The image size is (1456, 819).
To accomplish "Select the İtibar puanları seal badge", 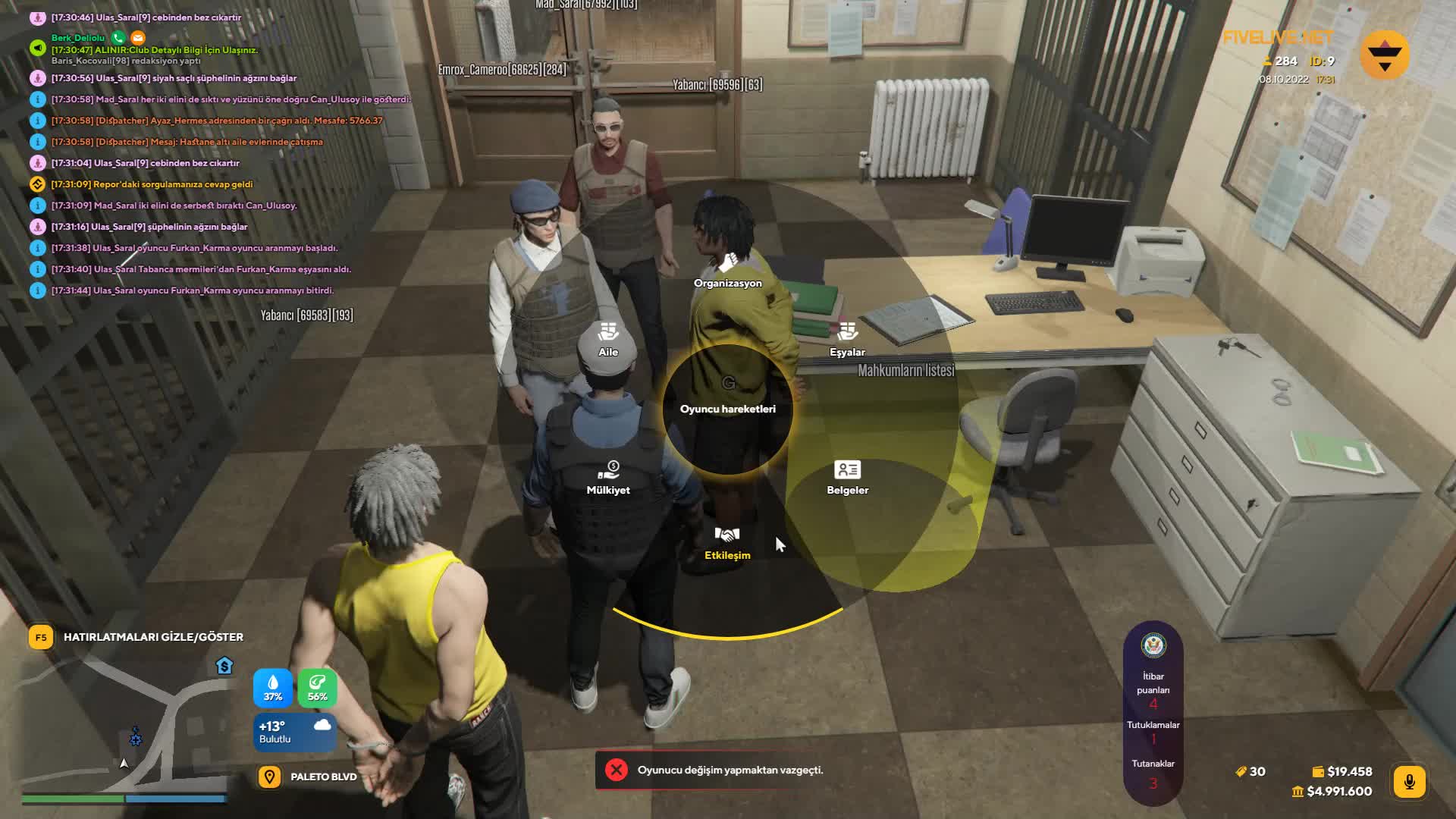I will point(1153,645).
